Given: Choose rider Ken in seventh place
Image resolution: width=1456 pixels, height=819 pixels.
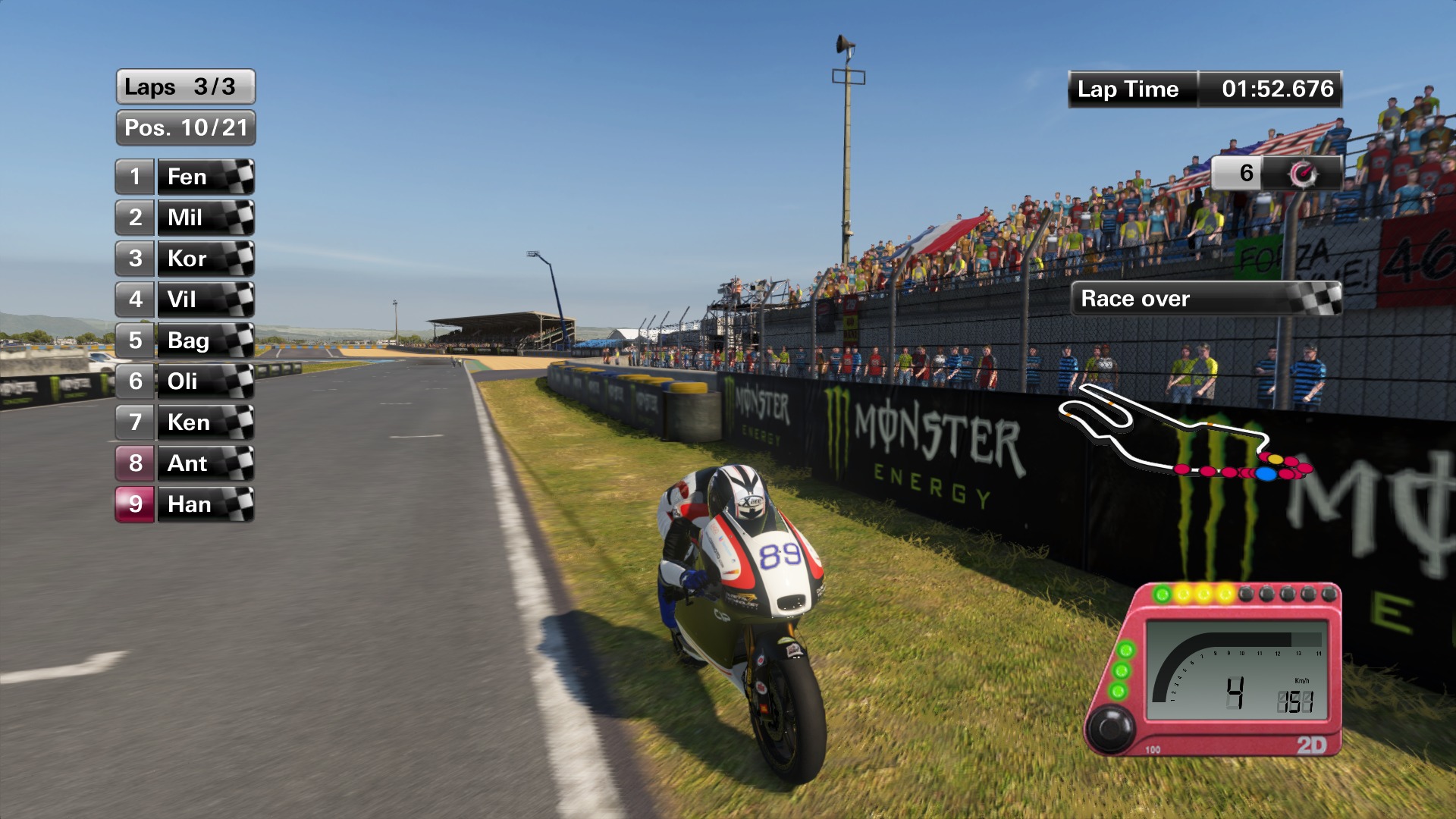Looking at the screenshot, I should [x=186, y=423].
